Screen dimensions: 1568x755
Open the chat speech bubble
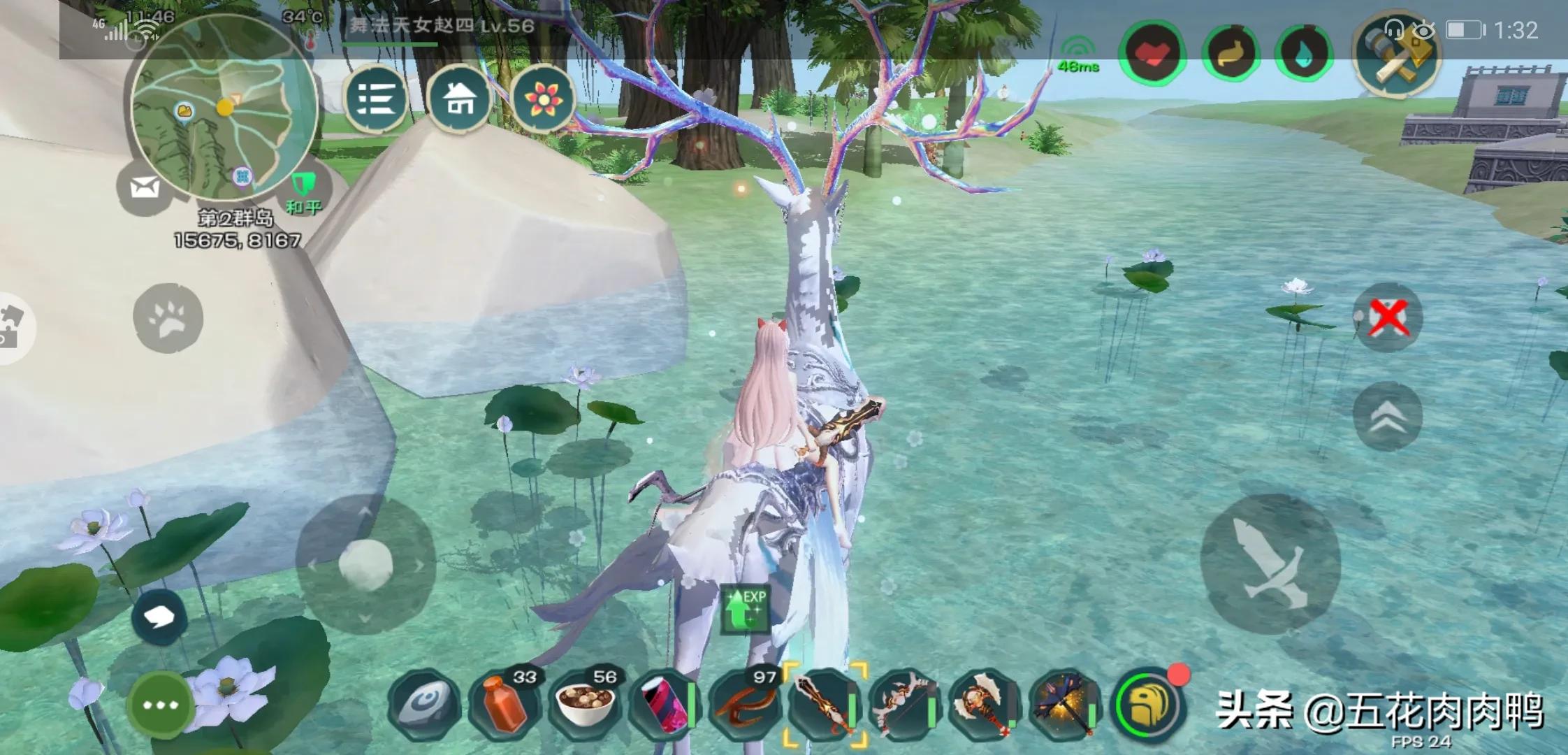[x=159, y=617]
